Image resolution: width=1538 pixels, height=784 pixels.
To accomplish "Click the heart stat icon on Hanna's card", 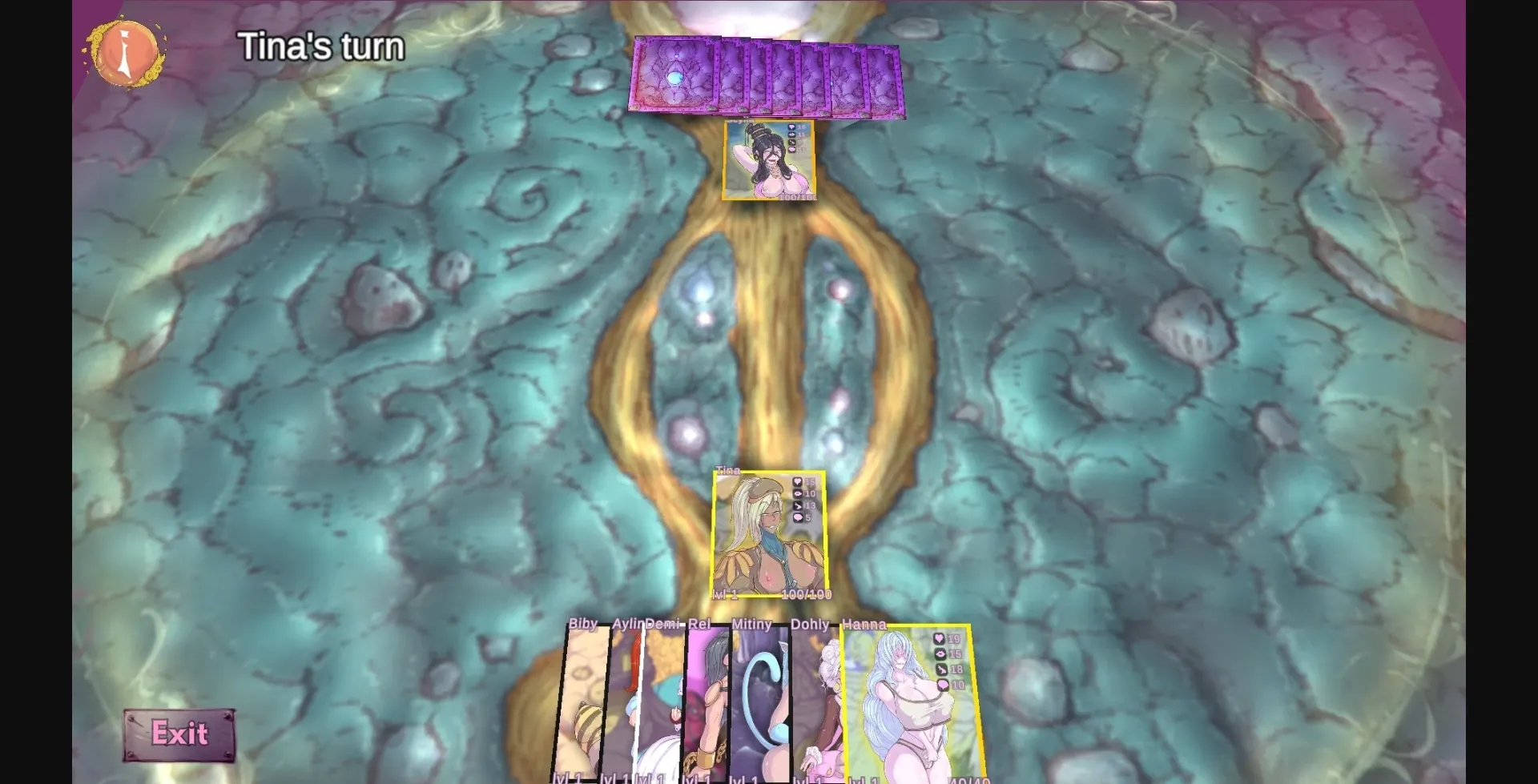I will point(939,639).
